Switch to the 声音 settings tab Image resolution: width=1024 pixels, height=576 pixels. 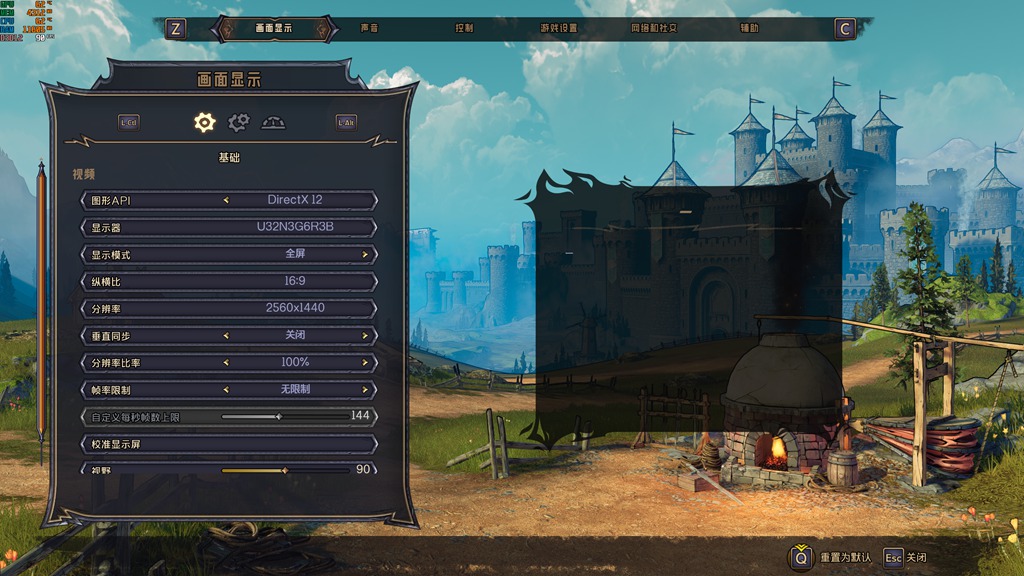pos(370,29)
